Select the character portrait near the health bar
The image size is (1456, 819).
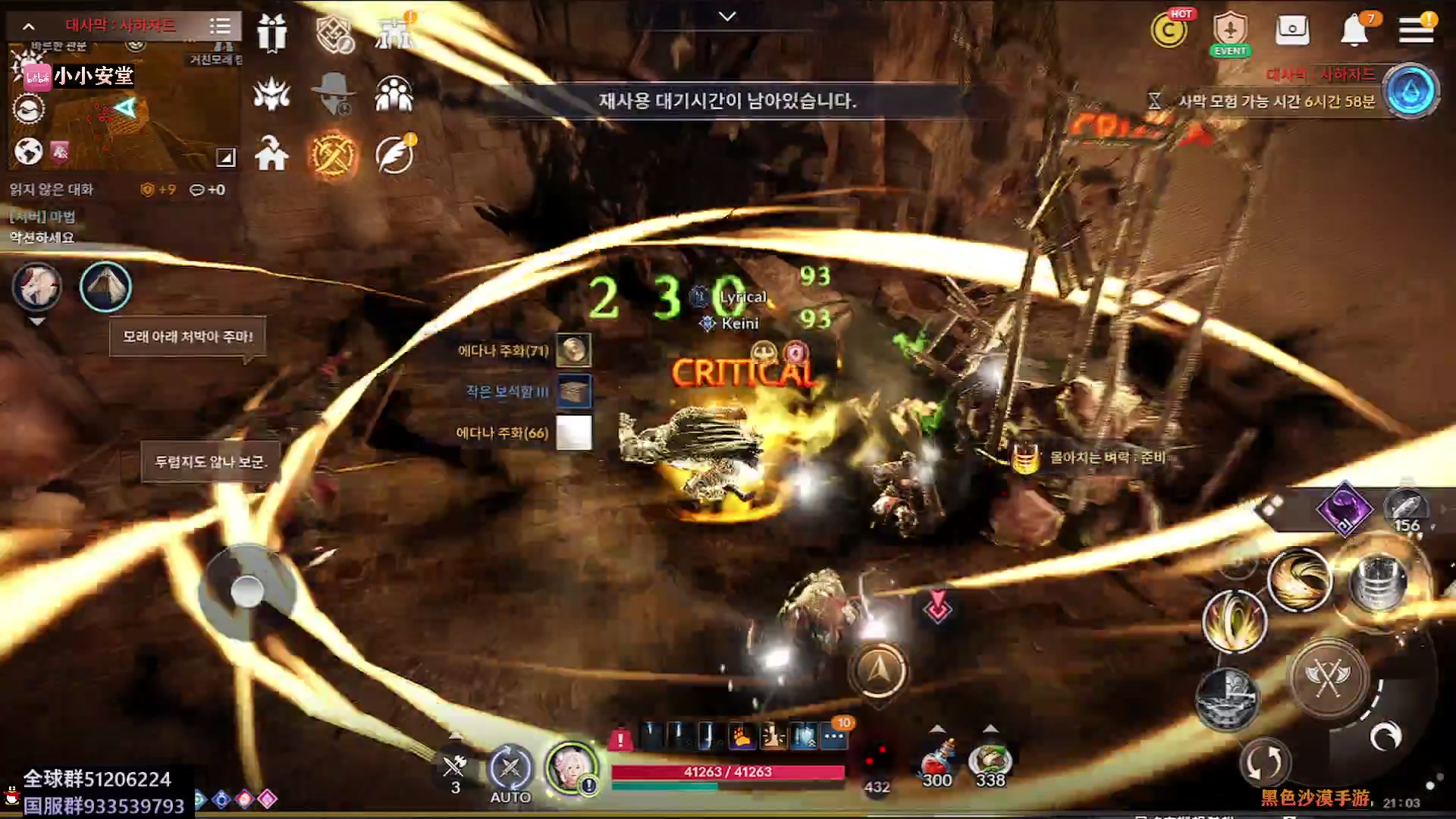[571, 768]
